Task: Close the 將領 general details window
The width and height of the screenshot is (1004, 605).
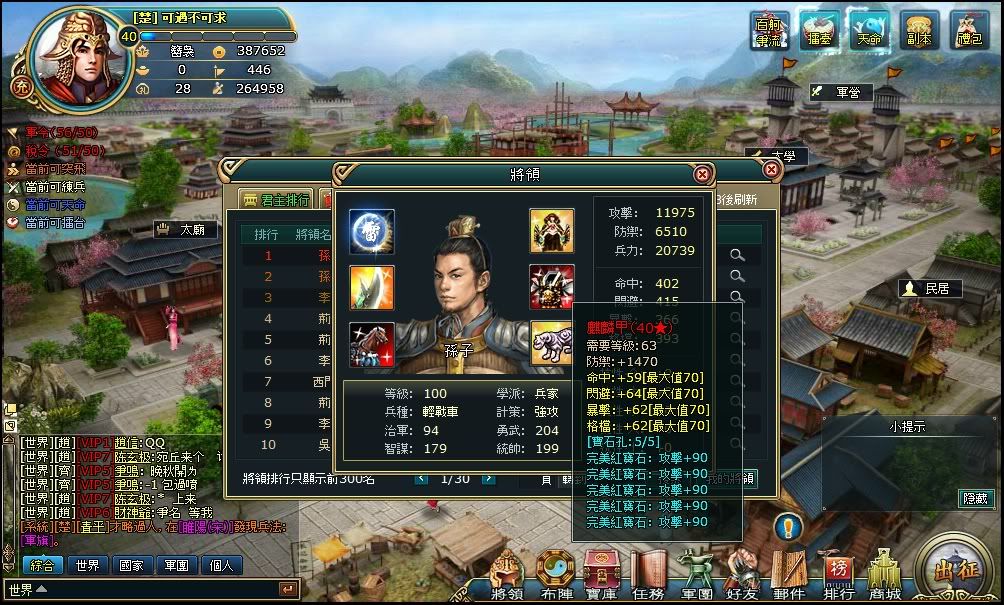Action: pos(703,174)
